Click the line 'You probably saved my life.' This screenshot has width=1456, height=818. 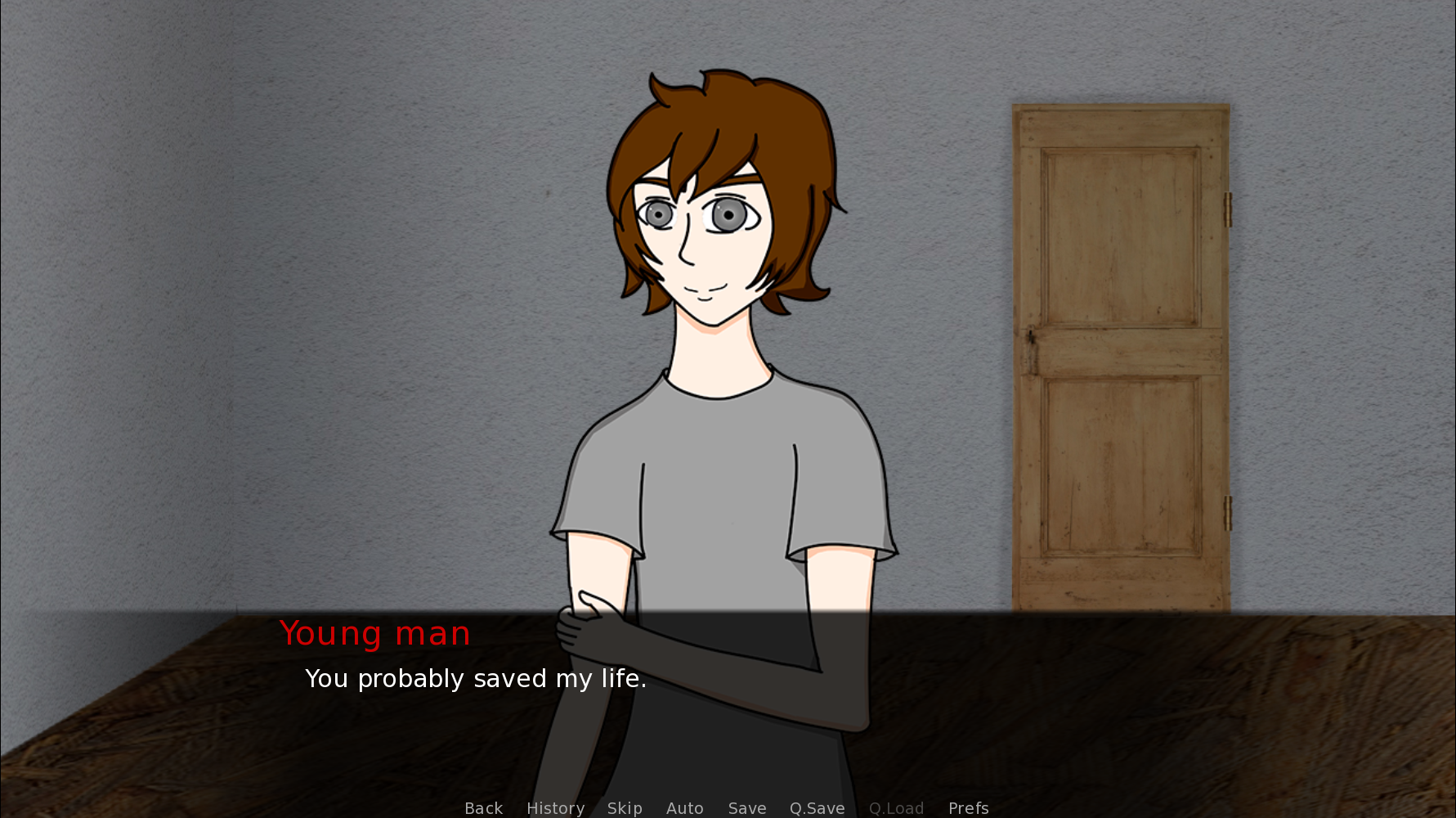click(x=476, y=678)
